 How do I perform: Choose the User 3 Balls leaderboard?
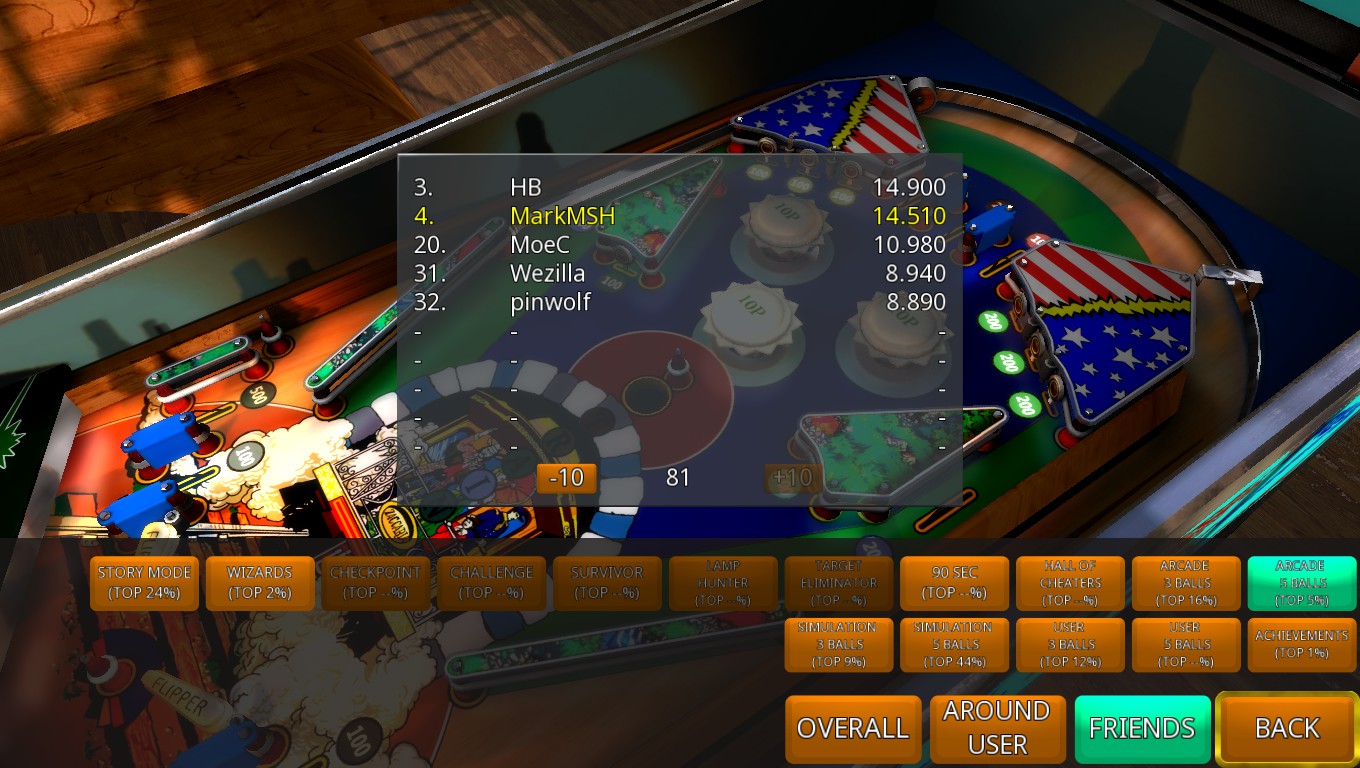click(x=1071, y=645)
